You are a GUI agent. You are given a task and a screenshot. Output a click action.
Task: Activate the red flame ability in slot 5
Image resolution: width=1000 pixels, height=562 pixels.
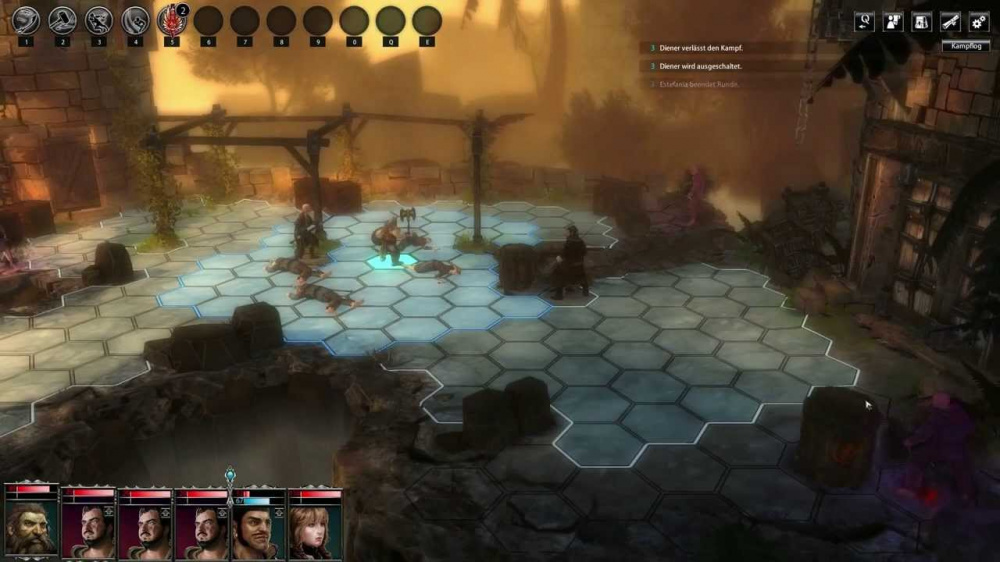point(172,19)
